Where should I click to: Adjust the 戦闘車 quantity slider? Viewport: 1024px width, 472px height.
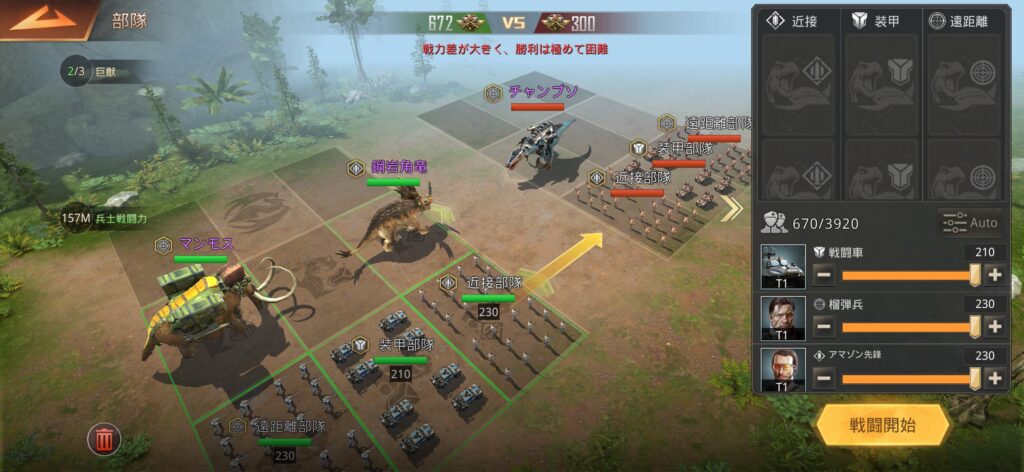pyautogui.click(x=908, y=275)
